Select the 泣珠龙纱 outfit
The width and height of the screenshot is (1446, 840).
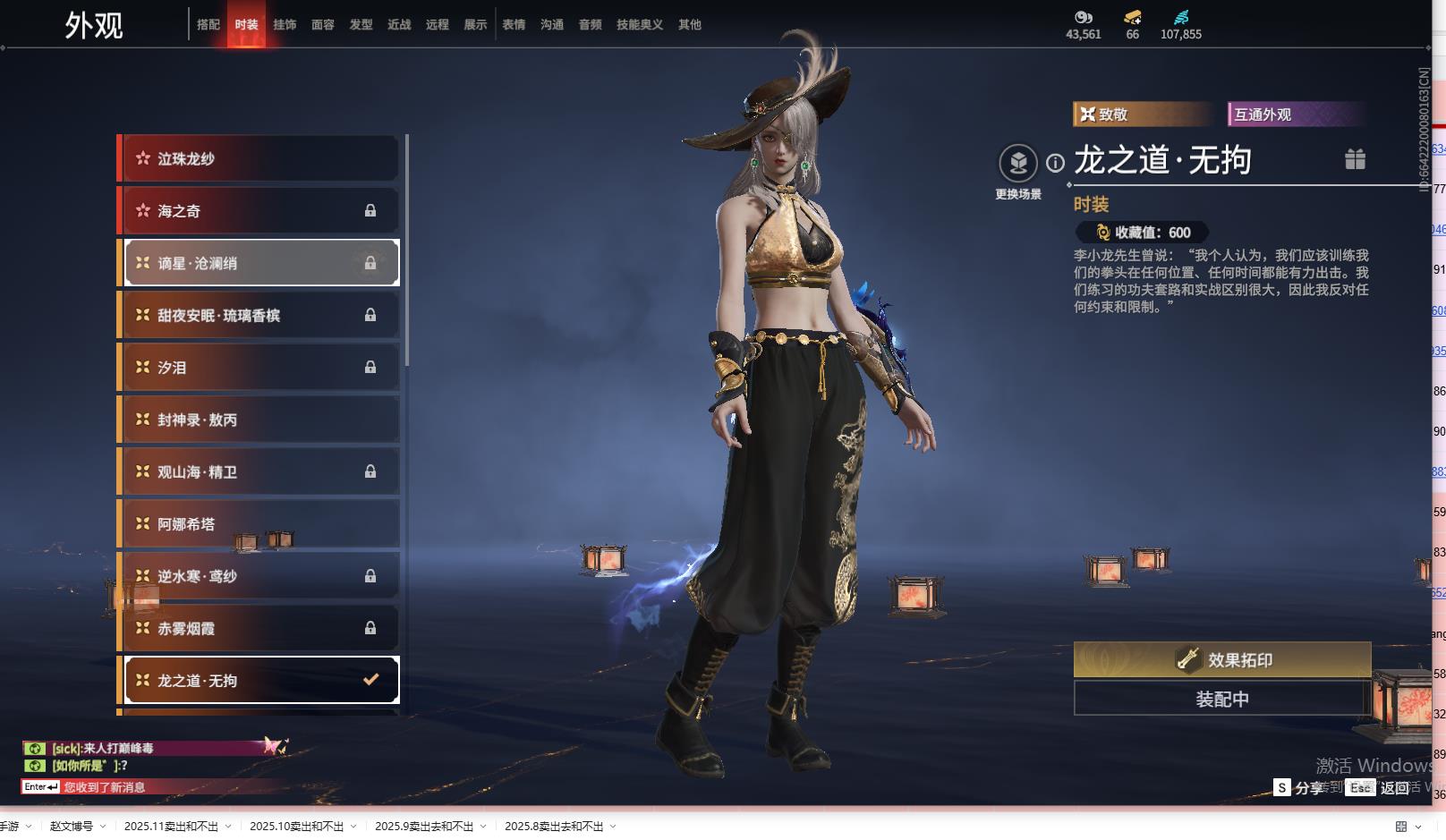(259, 159)
